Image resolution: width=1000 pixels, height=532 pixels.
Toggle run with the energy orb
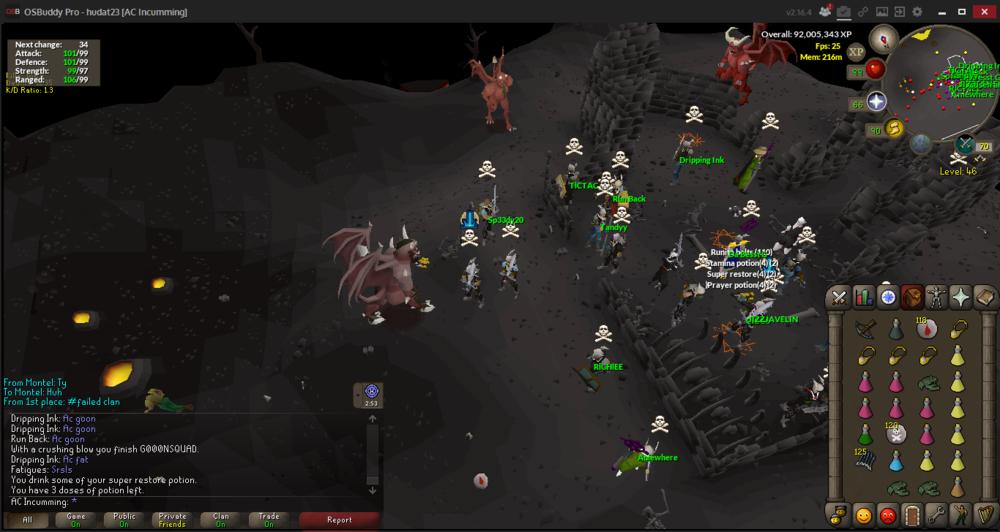(x=894, y=128)
